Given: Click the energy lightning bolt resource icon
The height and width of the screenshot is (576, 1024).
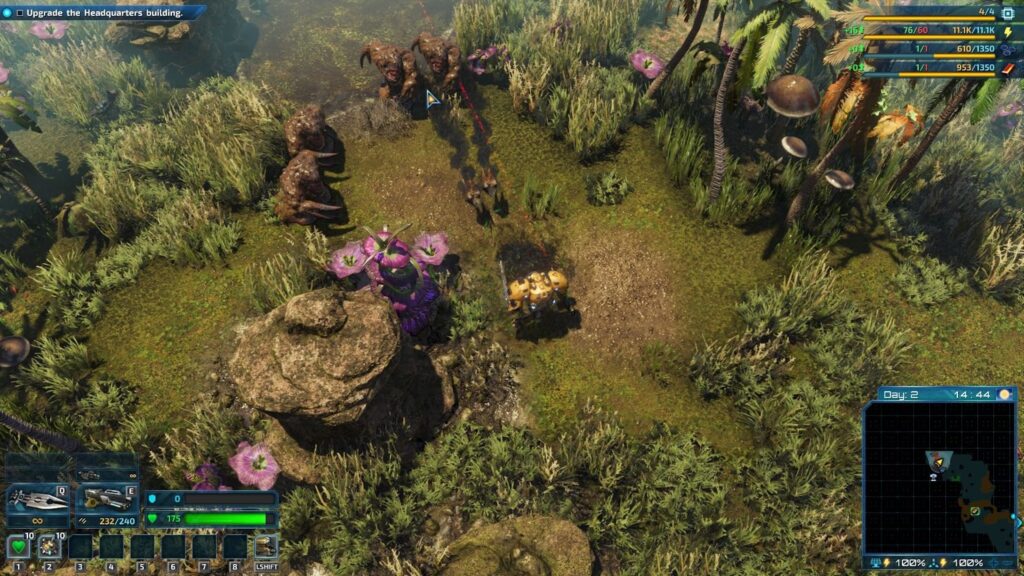Looking at the screenshot, I should coord(1009,33).
